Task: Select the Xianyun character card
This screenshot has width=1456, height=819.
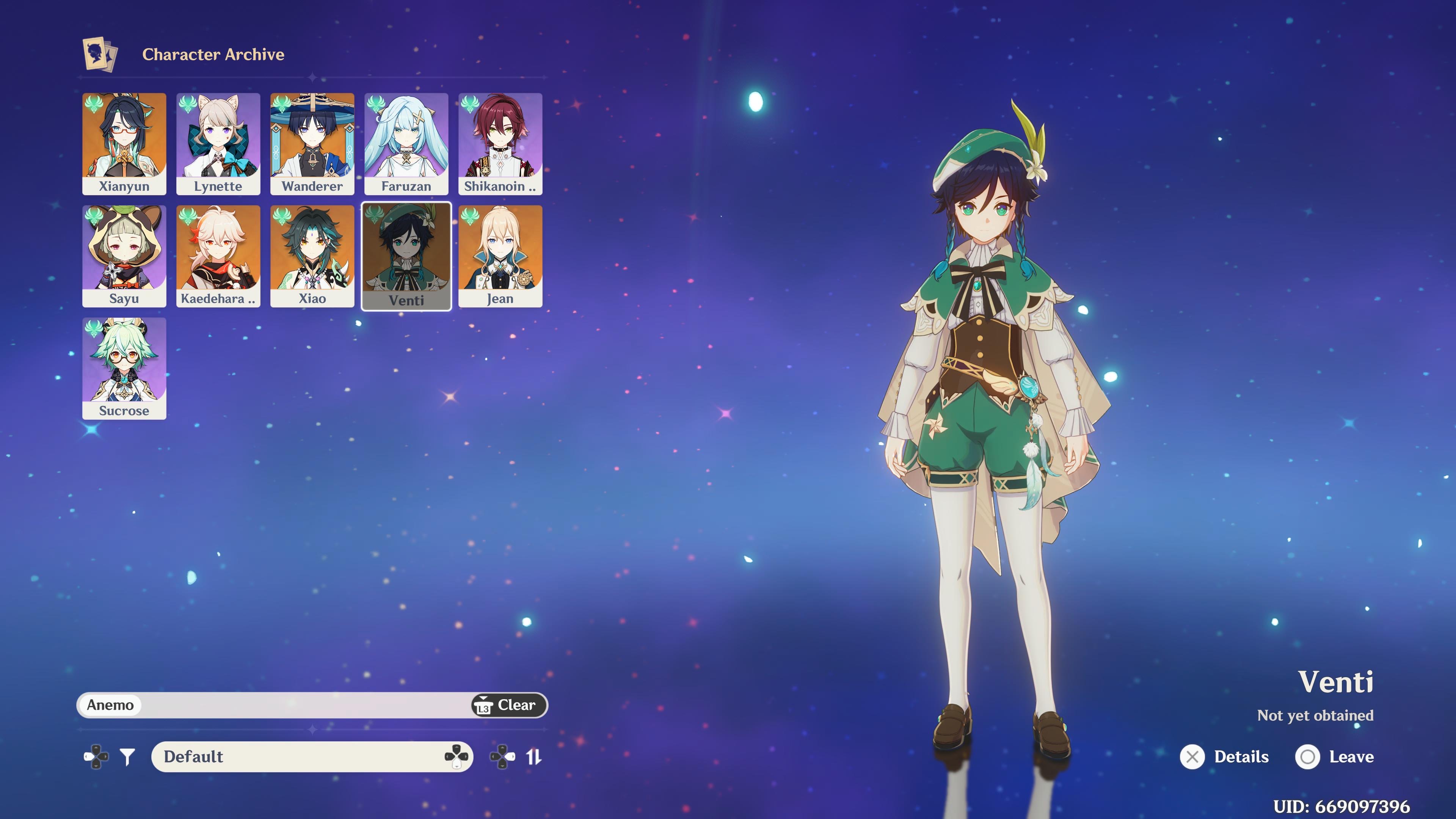Action: (124, 144)
